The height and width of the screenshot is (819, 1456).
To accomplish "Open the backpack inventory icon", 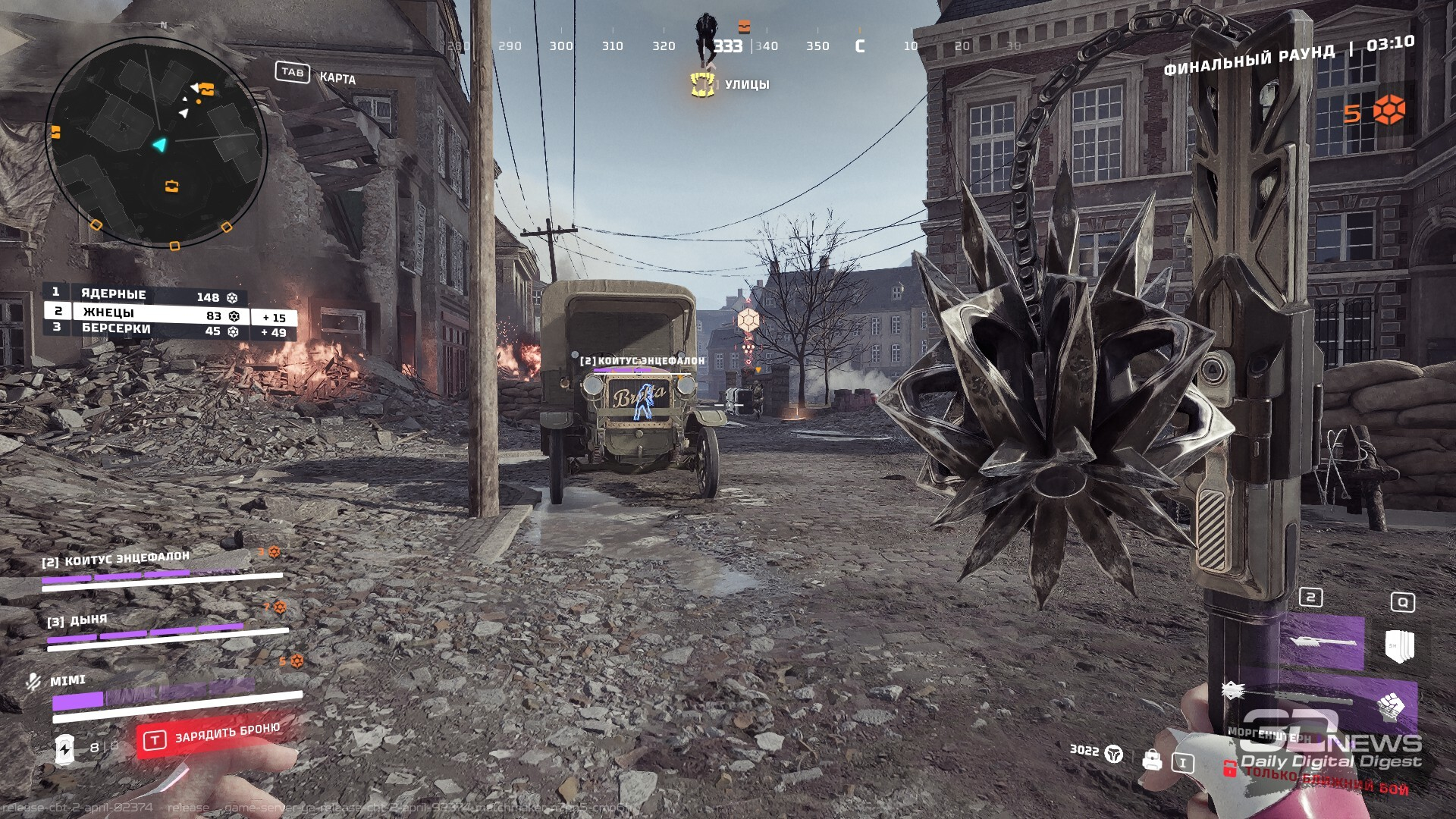I will (1152, 759).
